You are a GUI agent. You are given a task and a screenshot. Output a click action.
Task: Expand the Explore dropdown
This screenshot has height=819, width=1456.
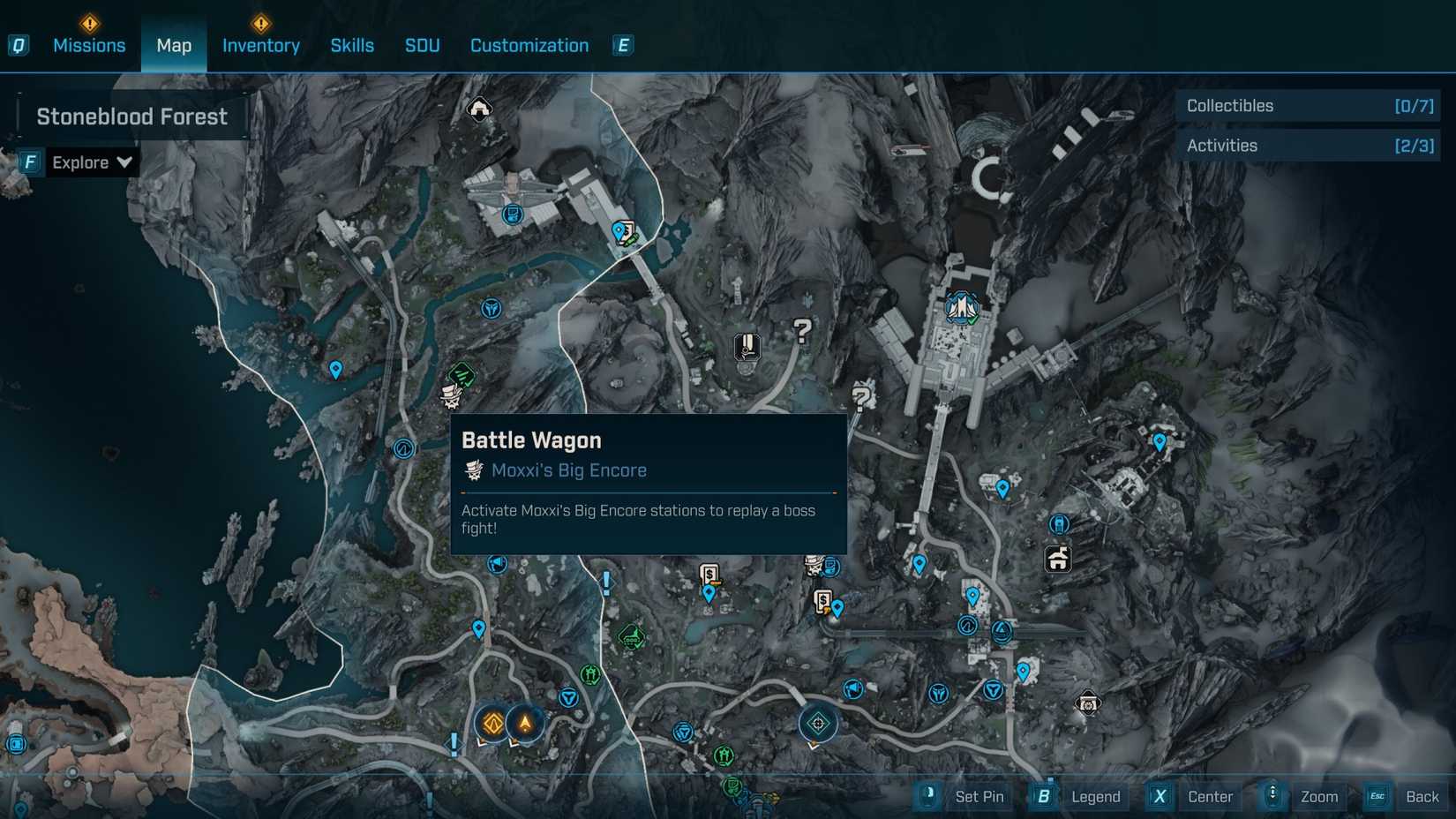tap(91, 162)
